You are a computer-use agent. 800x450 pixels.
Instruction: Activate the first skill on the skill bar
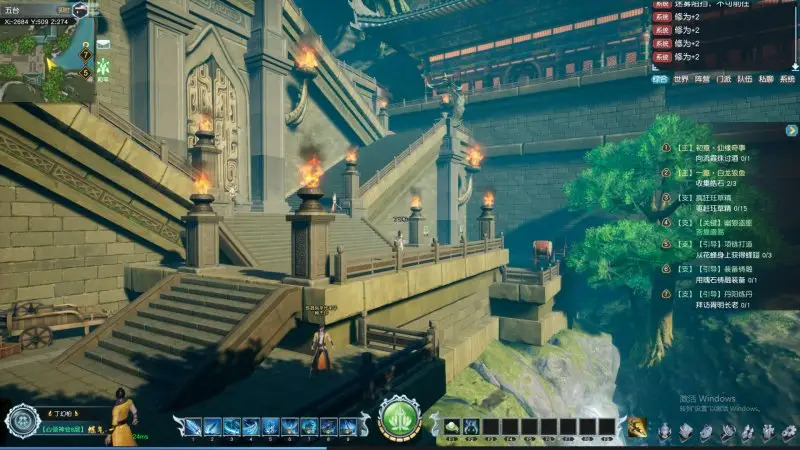click(x=188, y=427)
